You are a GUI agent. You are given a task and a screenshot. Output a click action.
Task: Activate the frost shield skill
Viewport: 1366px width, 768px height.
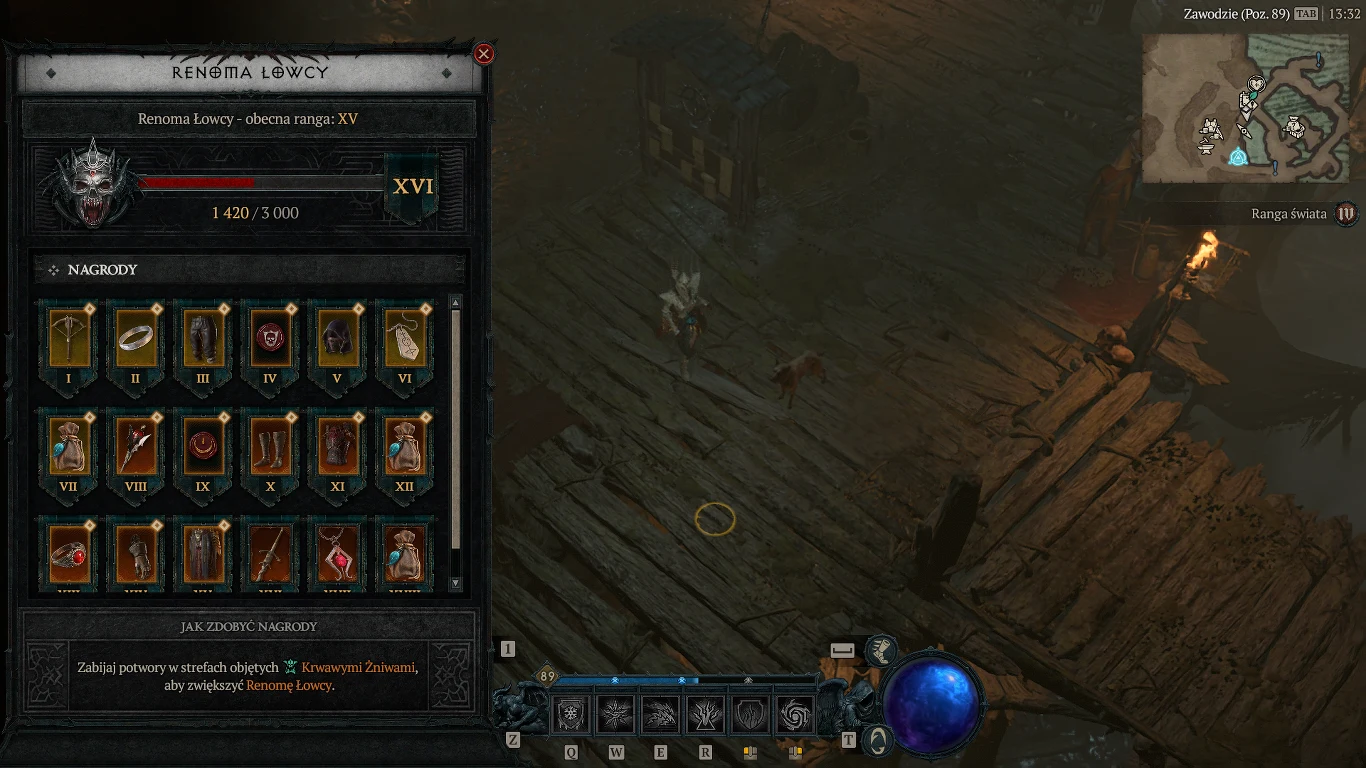572,715
